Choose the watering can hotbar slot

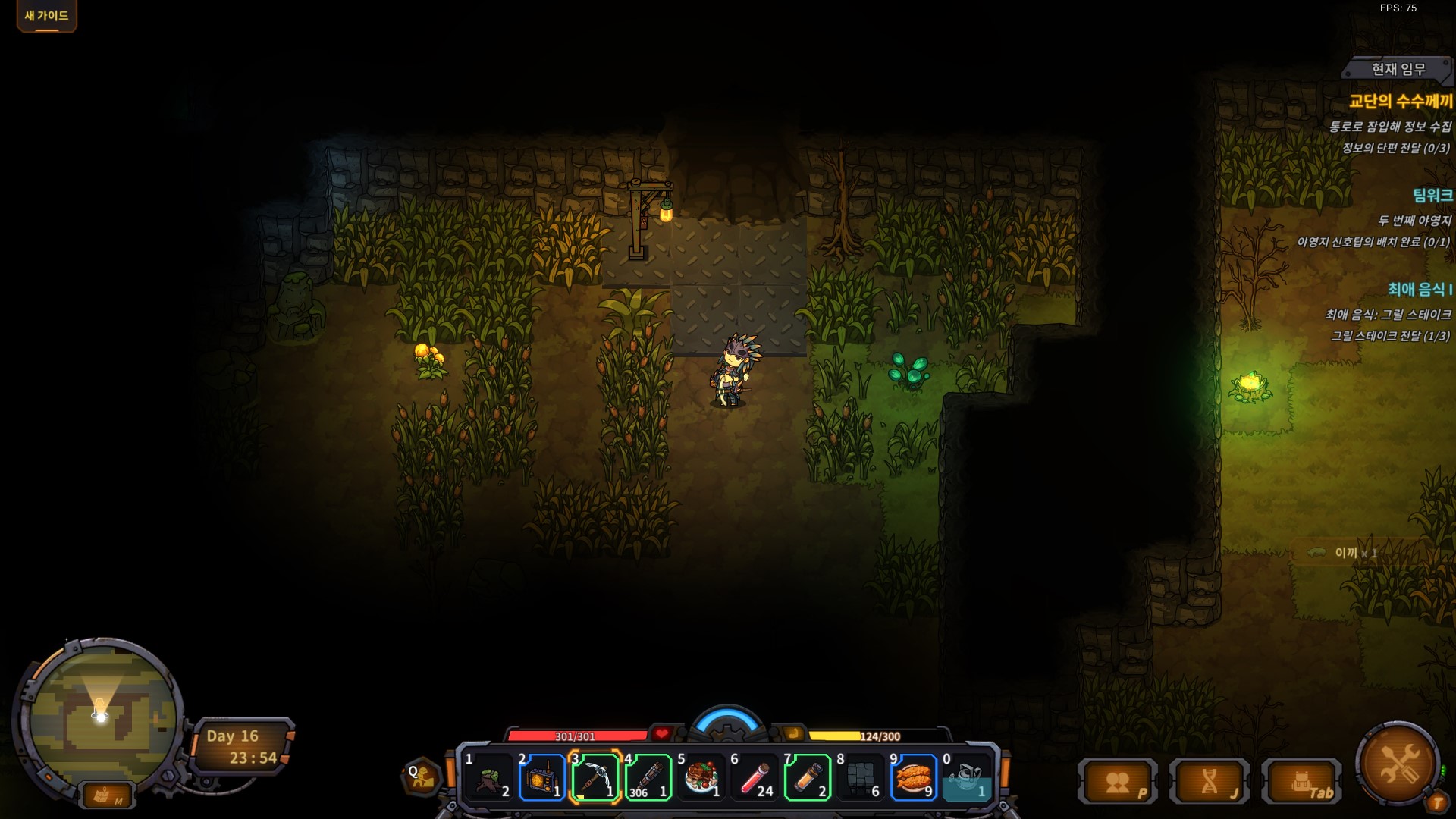click(x=966, y=777)
